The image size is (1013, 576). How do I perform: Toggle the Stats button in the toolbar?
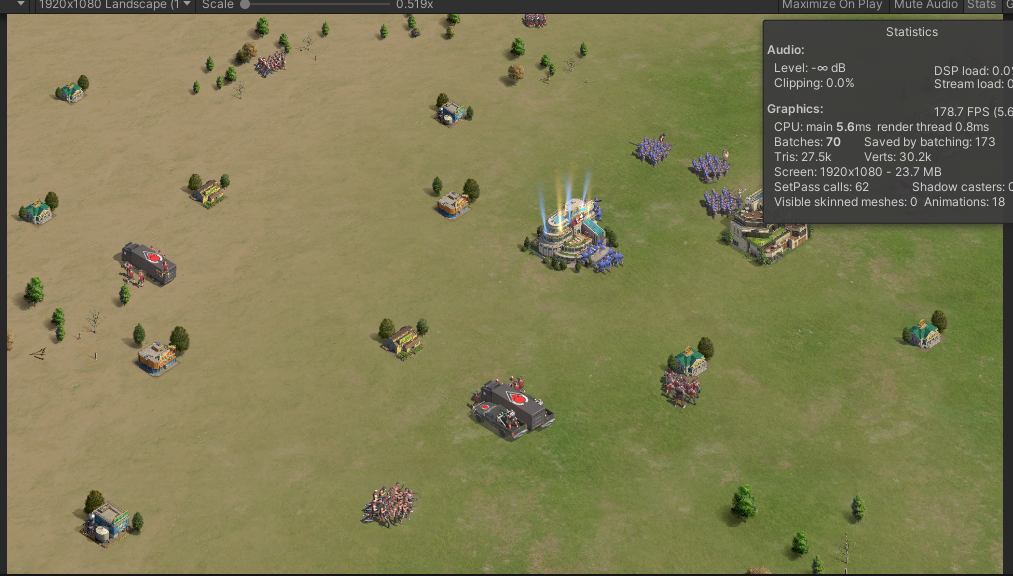click(981, 5)
